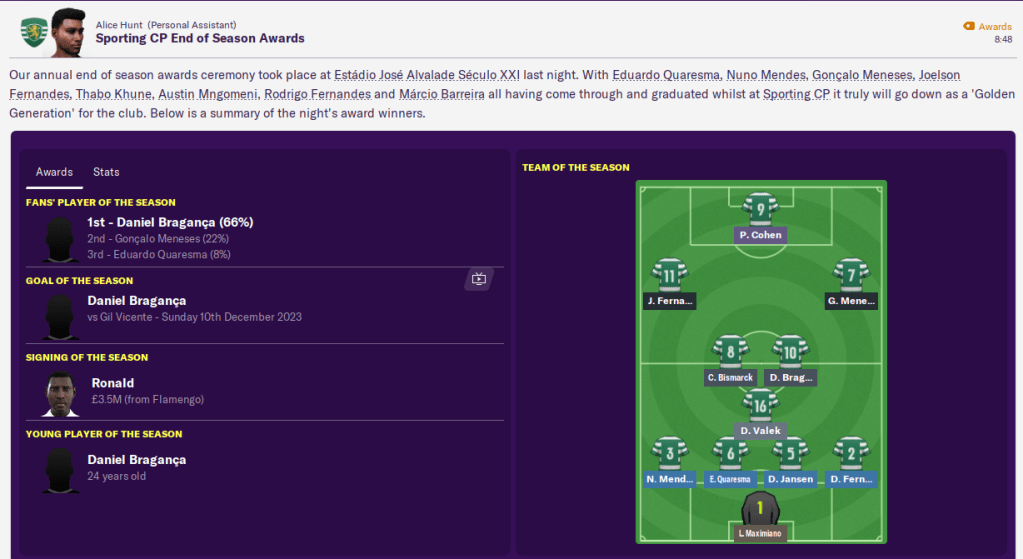Viewport: 1023px width, 559px height.
Task: Open Daniel Bragança, Fans' Player winner
Action: click(170, 222)
